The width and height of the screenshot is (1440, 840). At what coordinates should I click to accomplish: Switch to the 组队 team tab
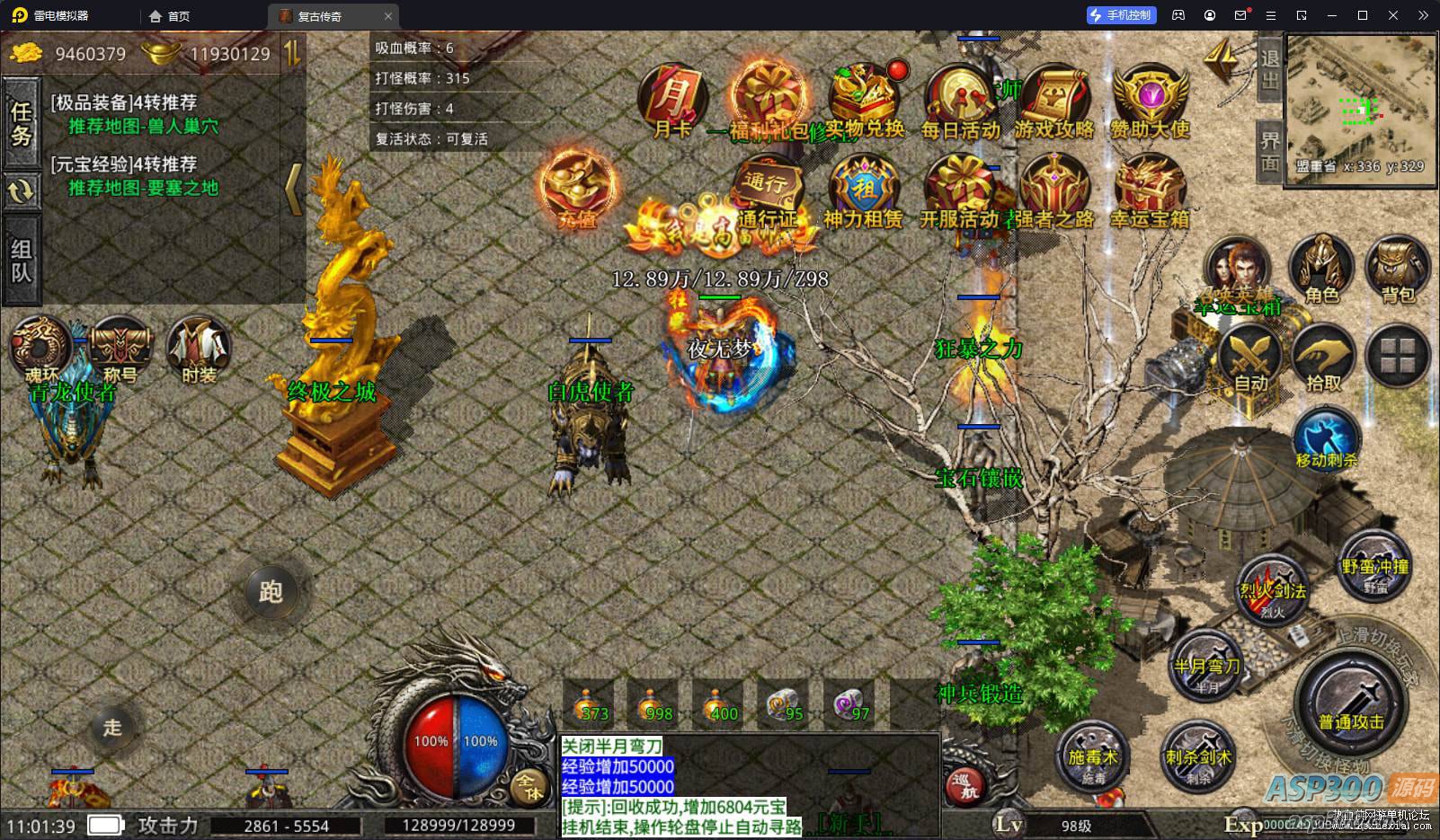coord(22,261)
